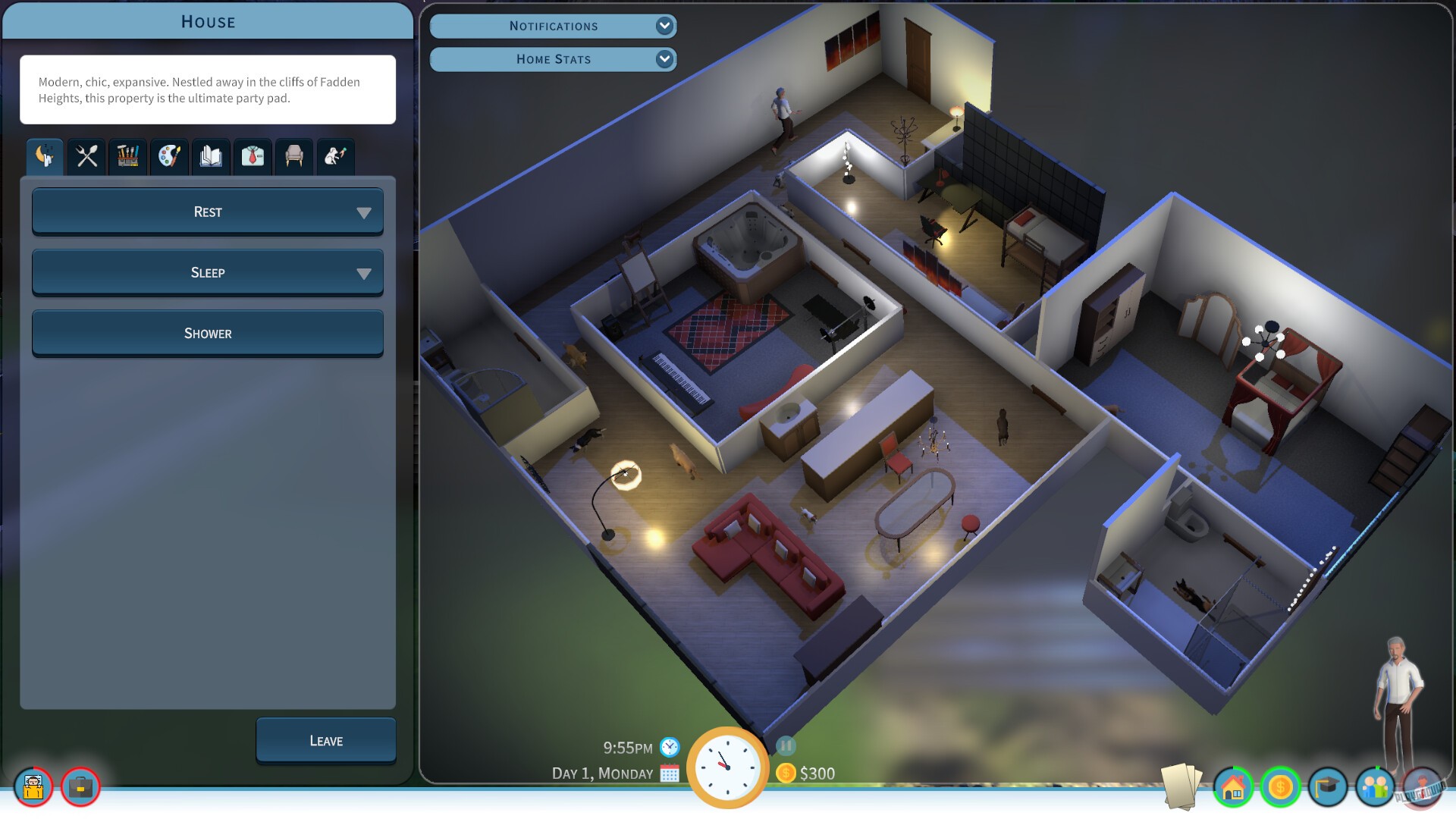Click the armchair furniture tab icon
1456x819 pixels.
pos(293,157)
